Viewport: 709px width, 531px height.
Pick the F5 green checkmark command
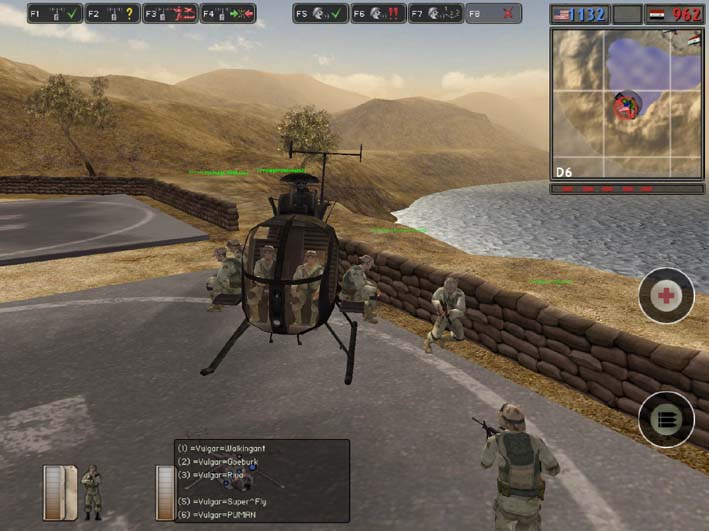pyautogui.click(x=320, y=14)
